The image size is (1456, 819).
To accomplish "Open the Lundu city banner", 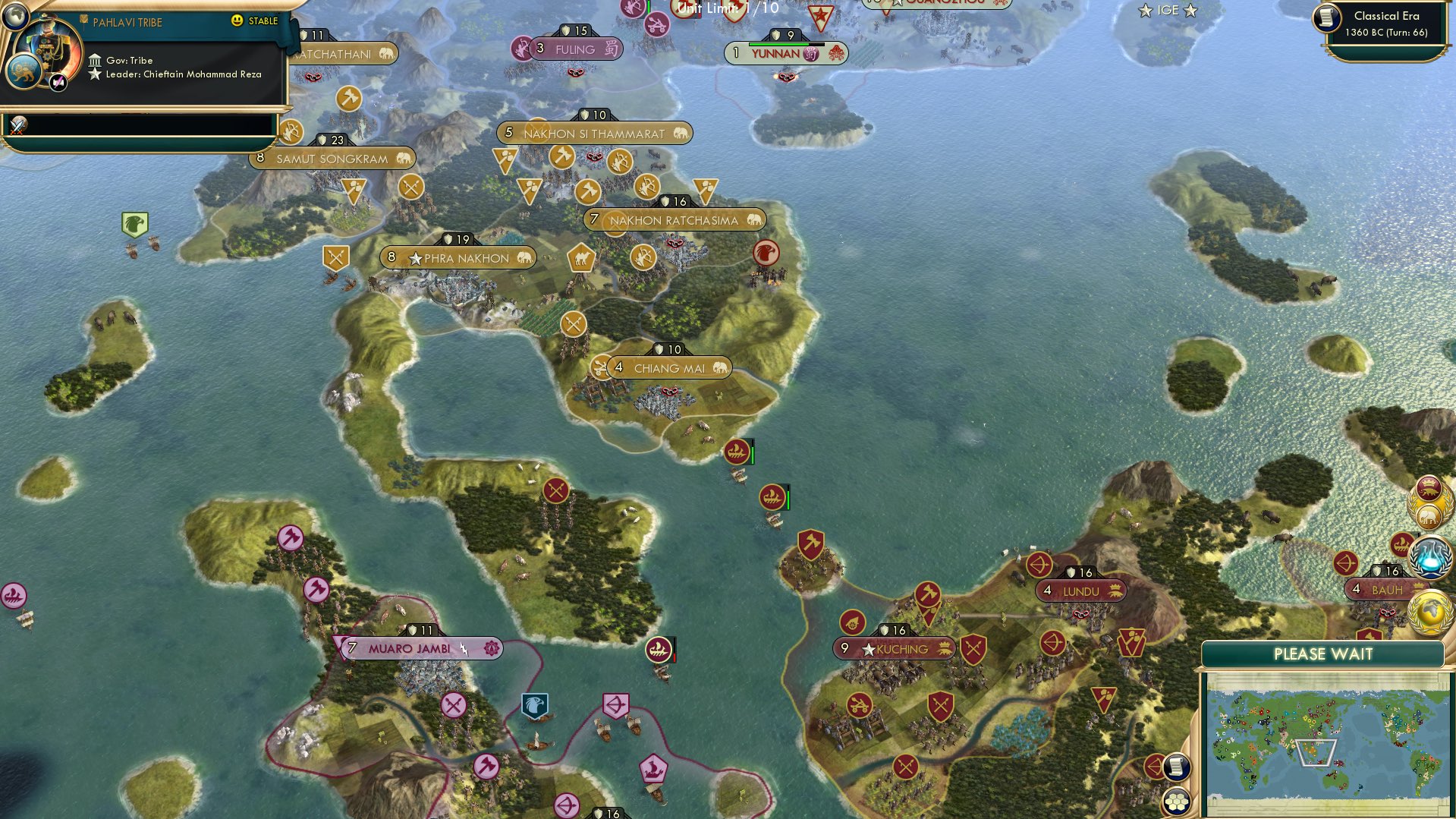I will (1080, 591).
